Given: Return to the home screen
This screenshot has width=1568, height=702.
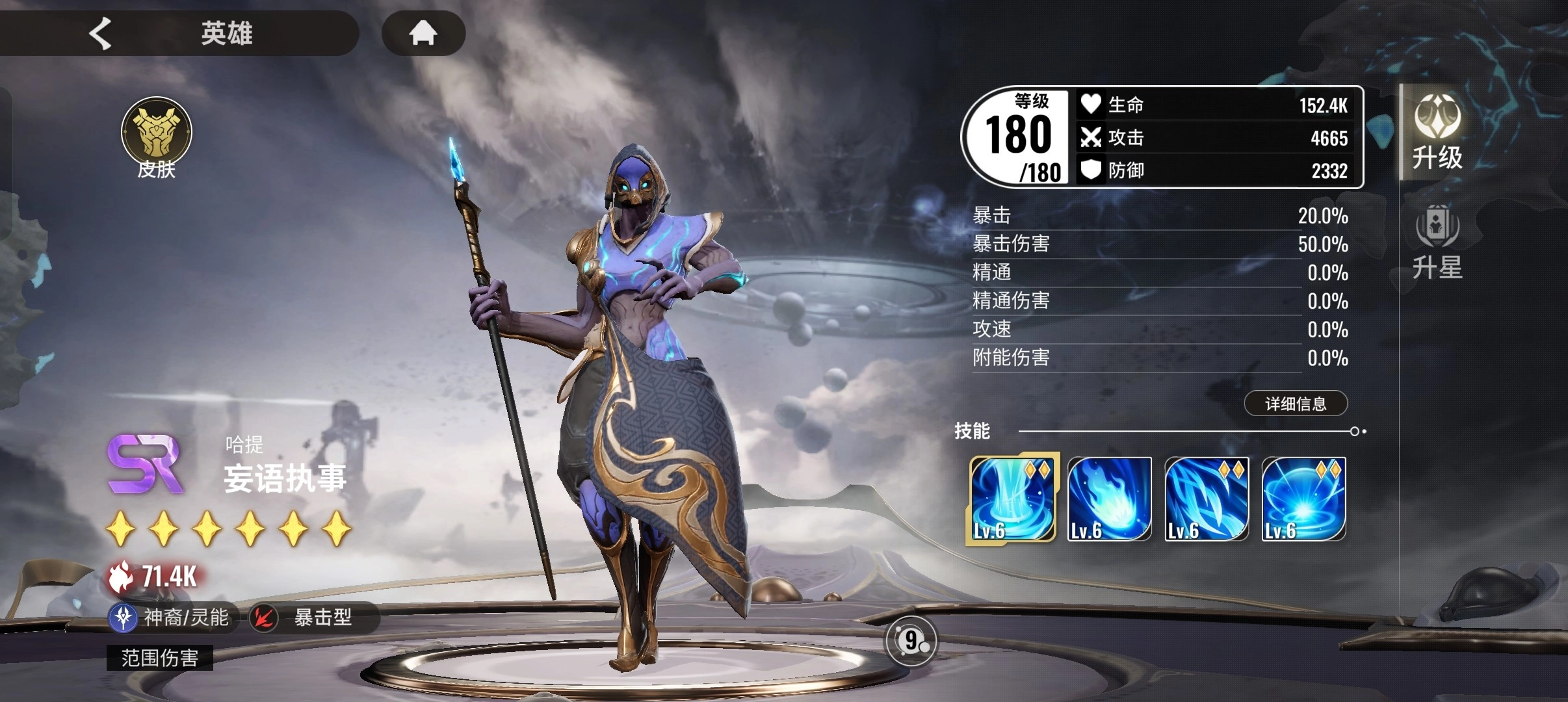Looking at the screenshot, I should point(423,32).
